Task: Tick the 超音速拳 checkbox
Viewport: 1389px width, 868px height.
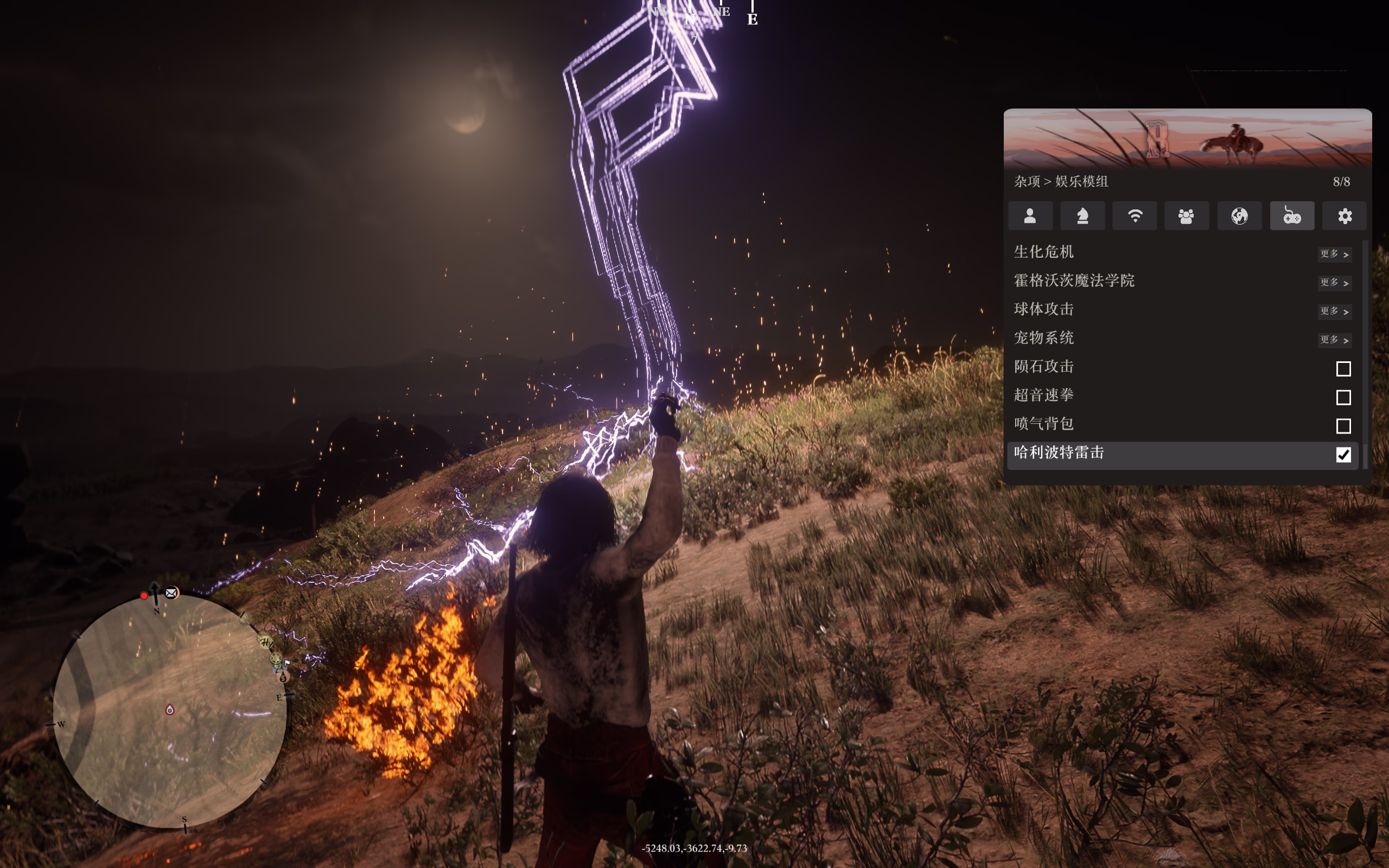Action: tap(1343, 397)
